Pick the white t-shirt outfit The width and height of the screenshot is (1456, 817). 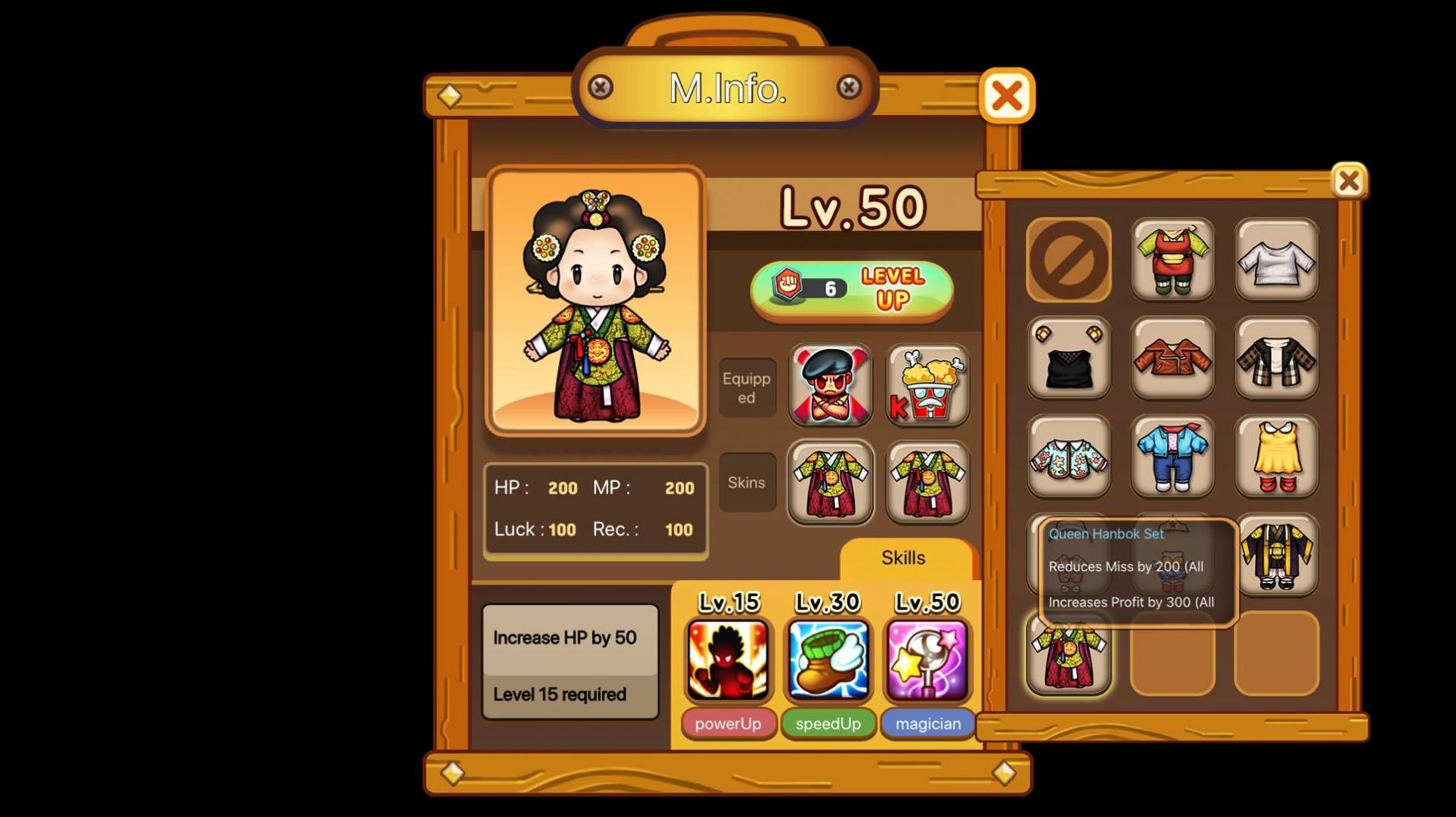tap(1276, 259)
